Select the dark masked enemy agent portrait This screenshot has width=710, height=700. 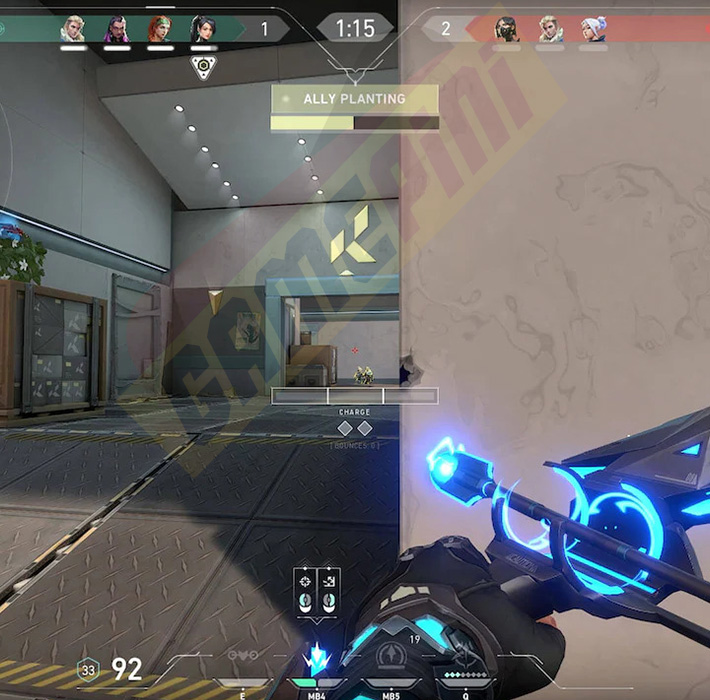point(506,28)
